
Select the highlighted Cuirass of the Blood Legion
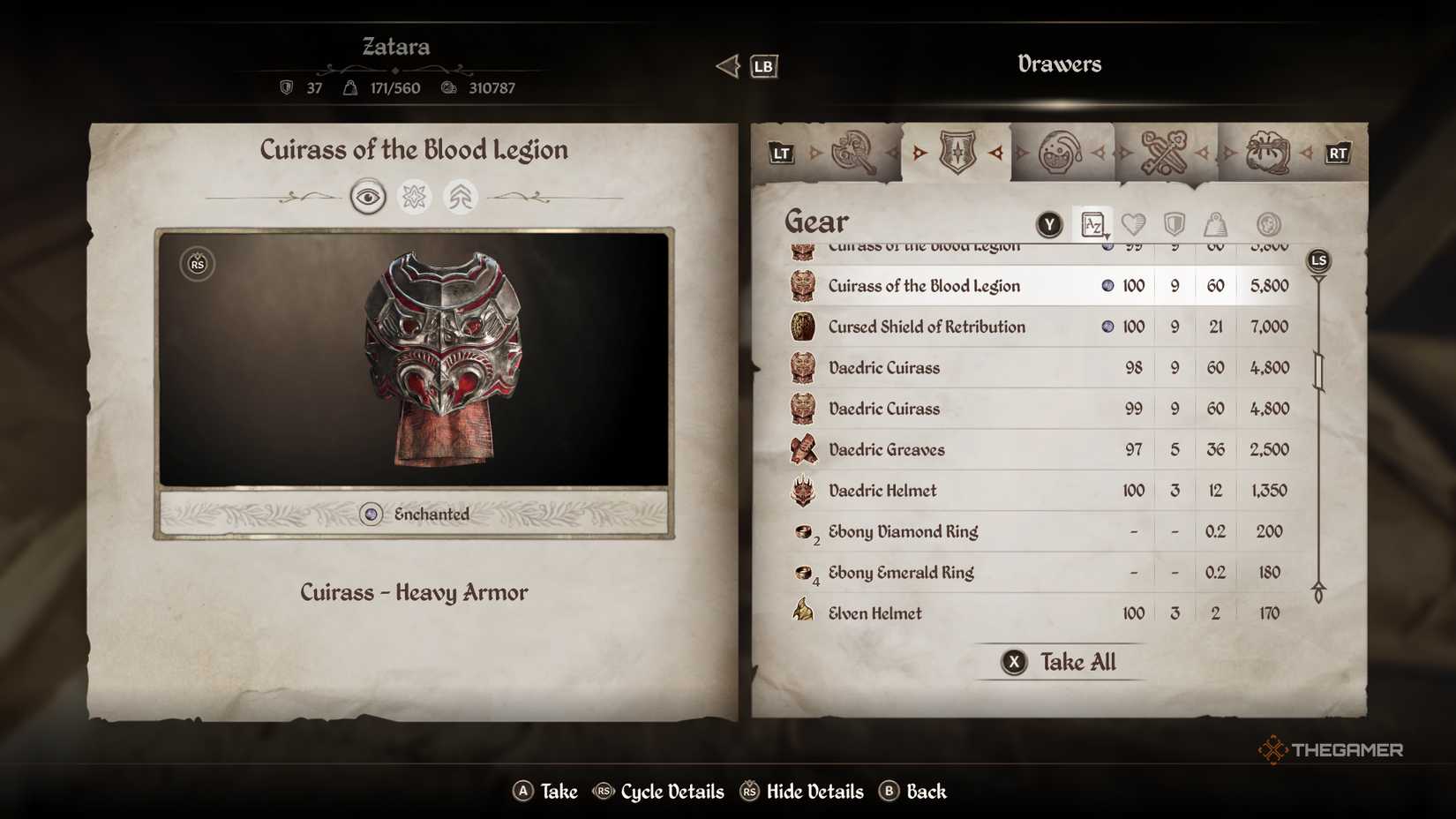pyautogui.click(x=923, y=286)
